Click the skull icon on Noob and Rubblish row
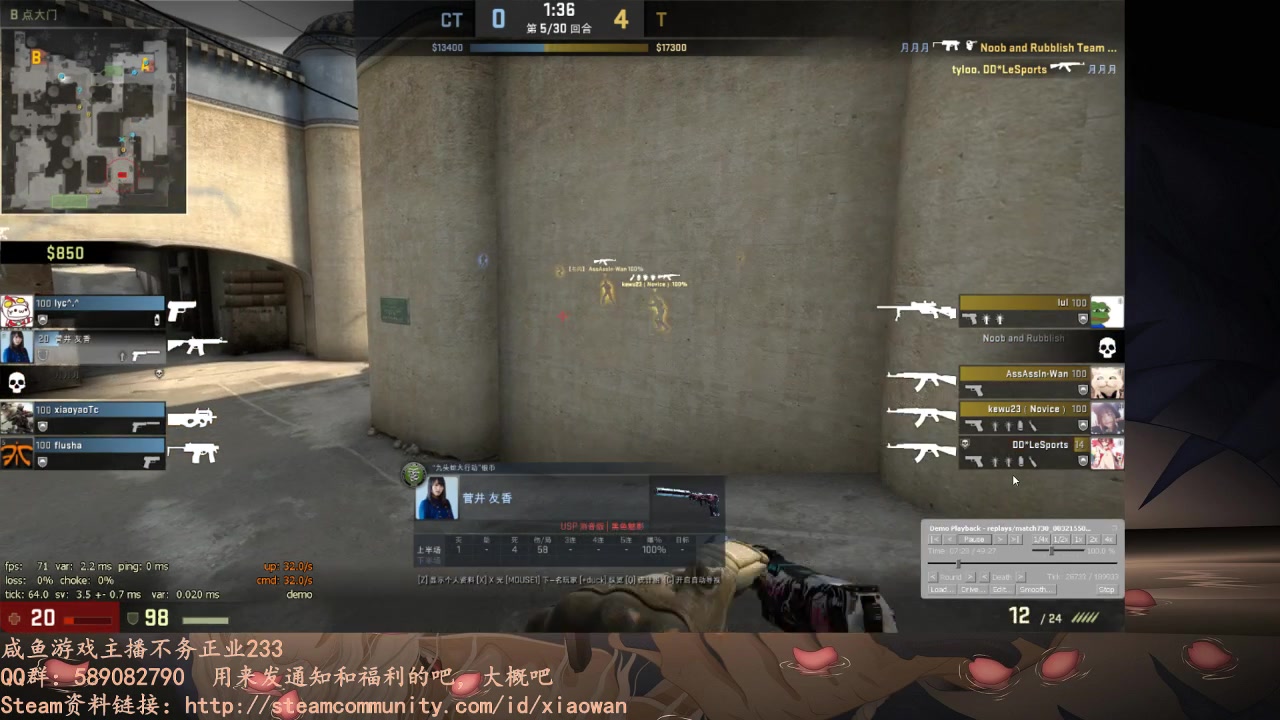The height and width of the screenshot is (720, 1280). (1107, 348)
